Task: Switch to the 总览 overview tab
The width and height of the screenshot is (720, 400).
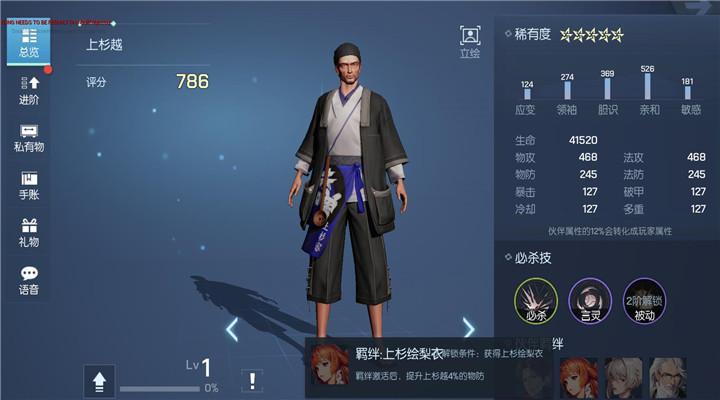Action: [x=29, y=44]
